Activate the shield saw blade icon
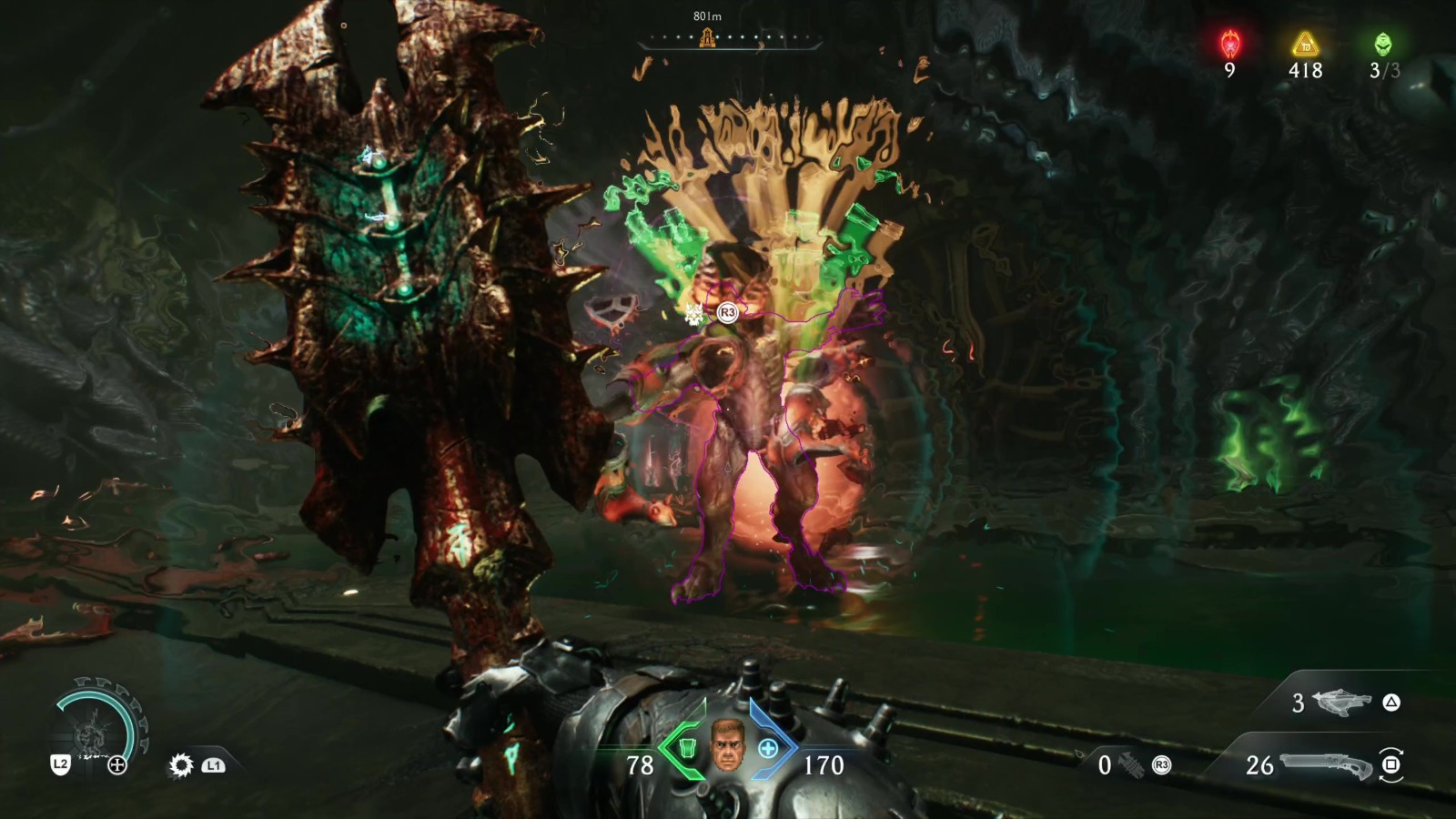The width and height of the screenshot is (1456, 819). point(181,765)
